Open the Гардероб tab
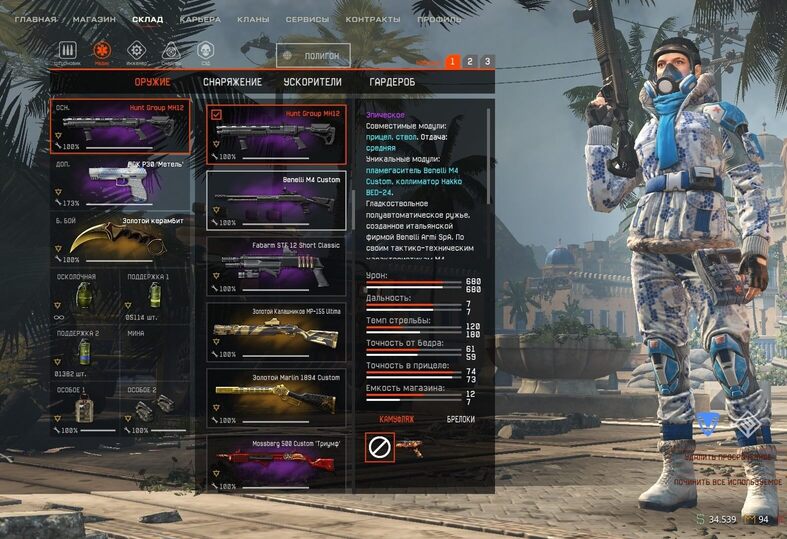787x539 pixels. pos(391,82)
